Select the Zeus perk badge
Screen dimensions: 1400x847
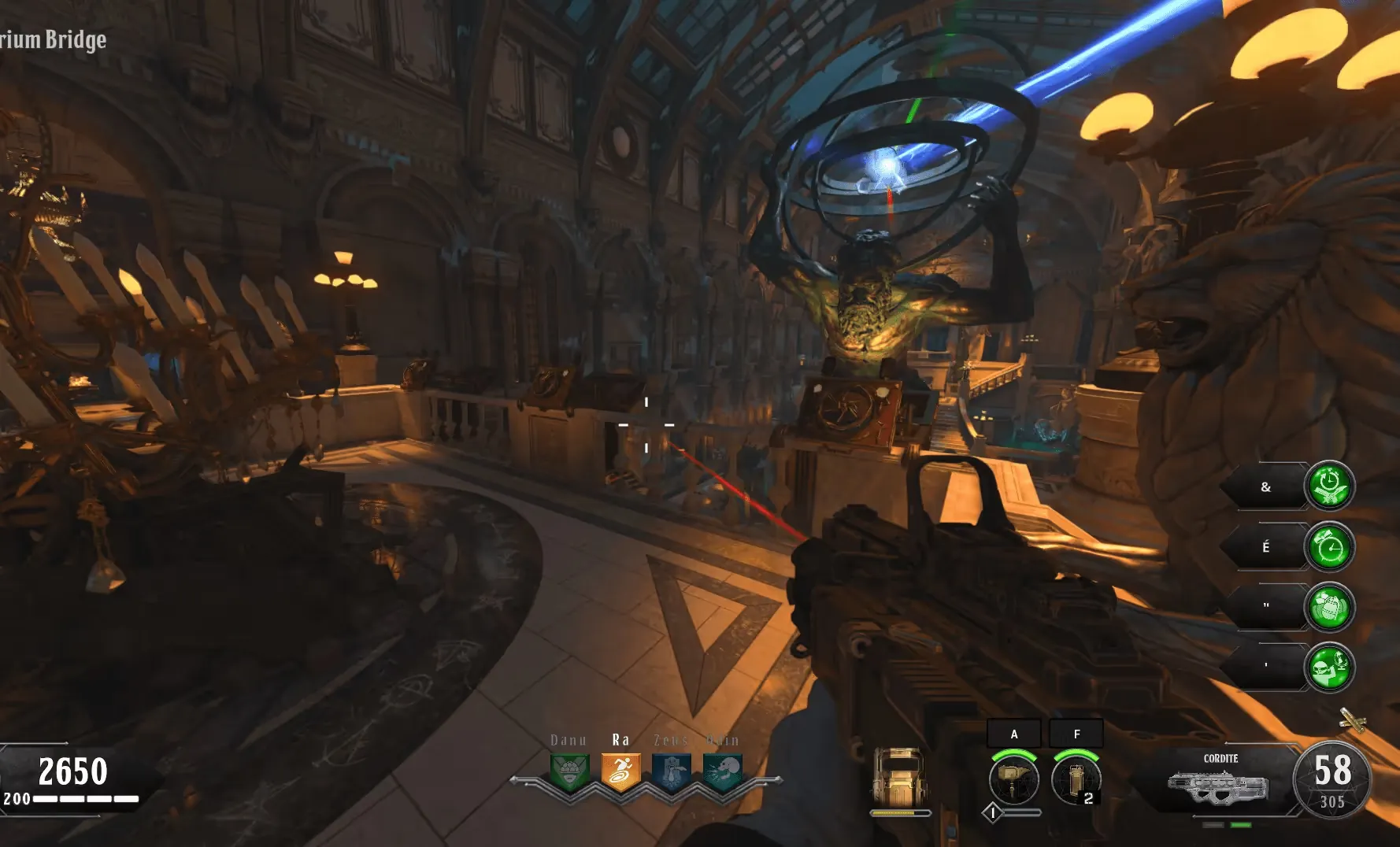click(671, 771)
